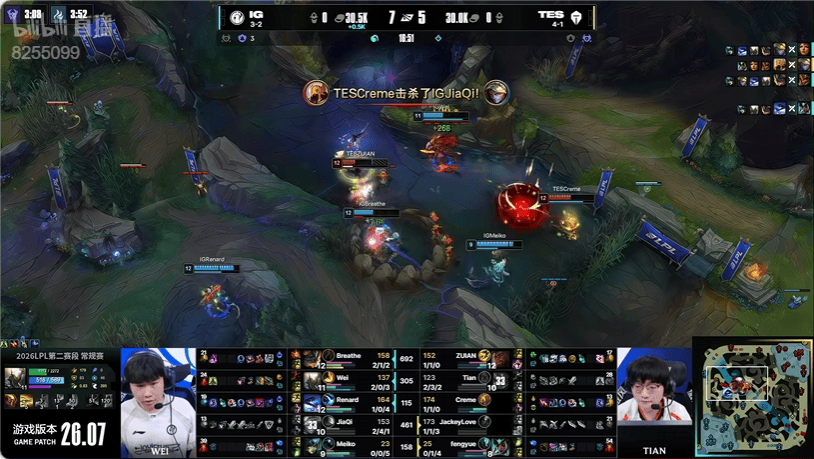
Task: Click the IG team logo in top scoreboard
Action: 236,16
